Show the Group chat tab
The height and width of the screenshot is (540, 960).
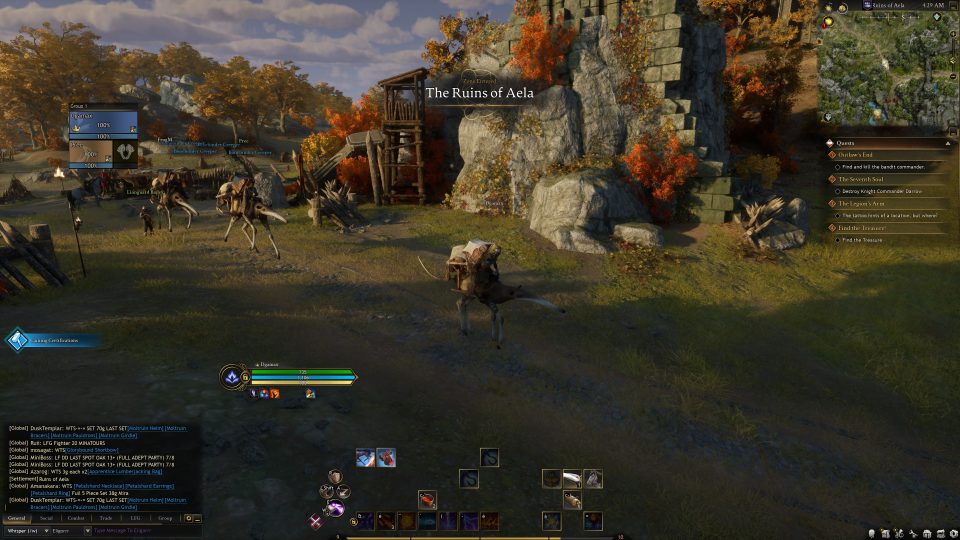click(165, 518)
